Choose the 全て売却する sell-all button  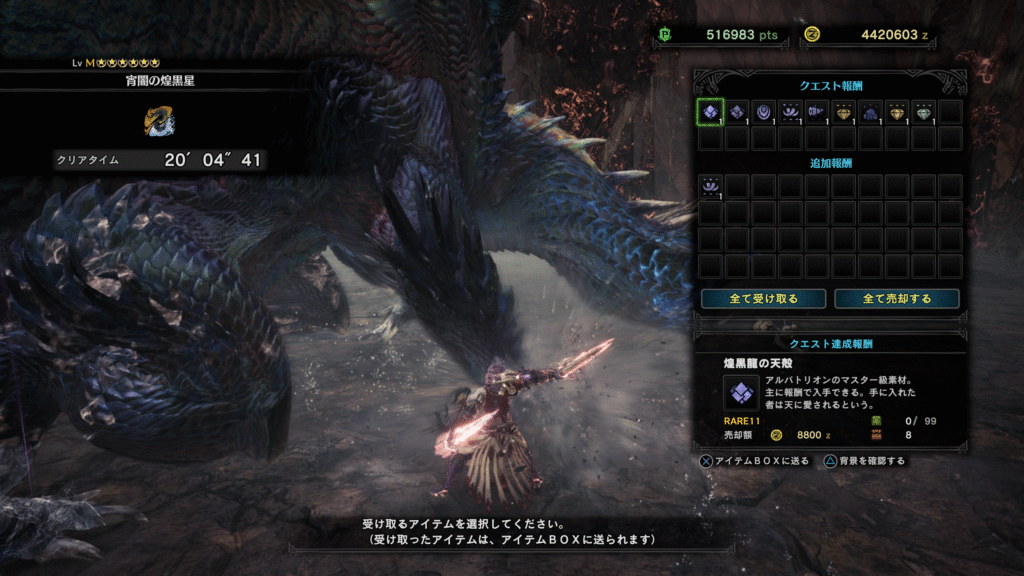897,299
